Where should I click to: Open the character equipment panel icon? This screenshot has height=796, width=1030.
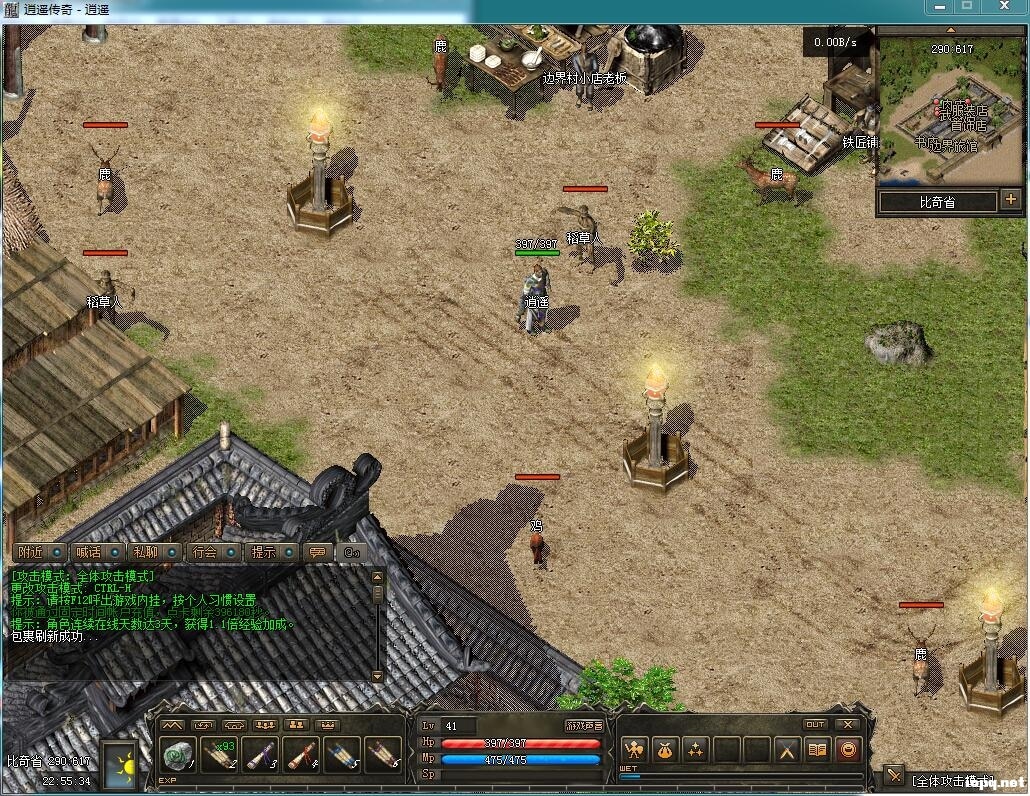[634, 749]
